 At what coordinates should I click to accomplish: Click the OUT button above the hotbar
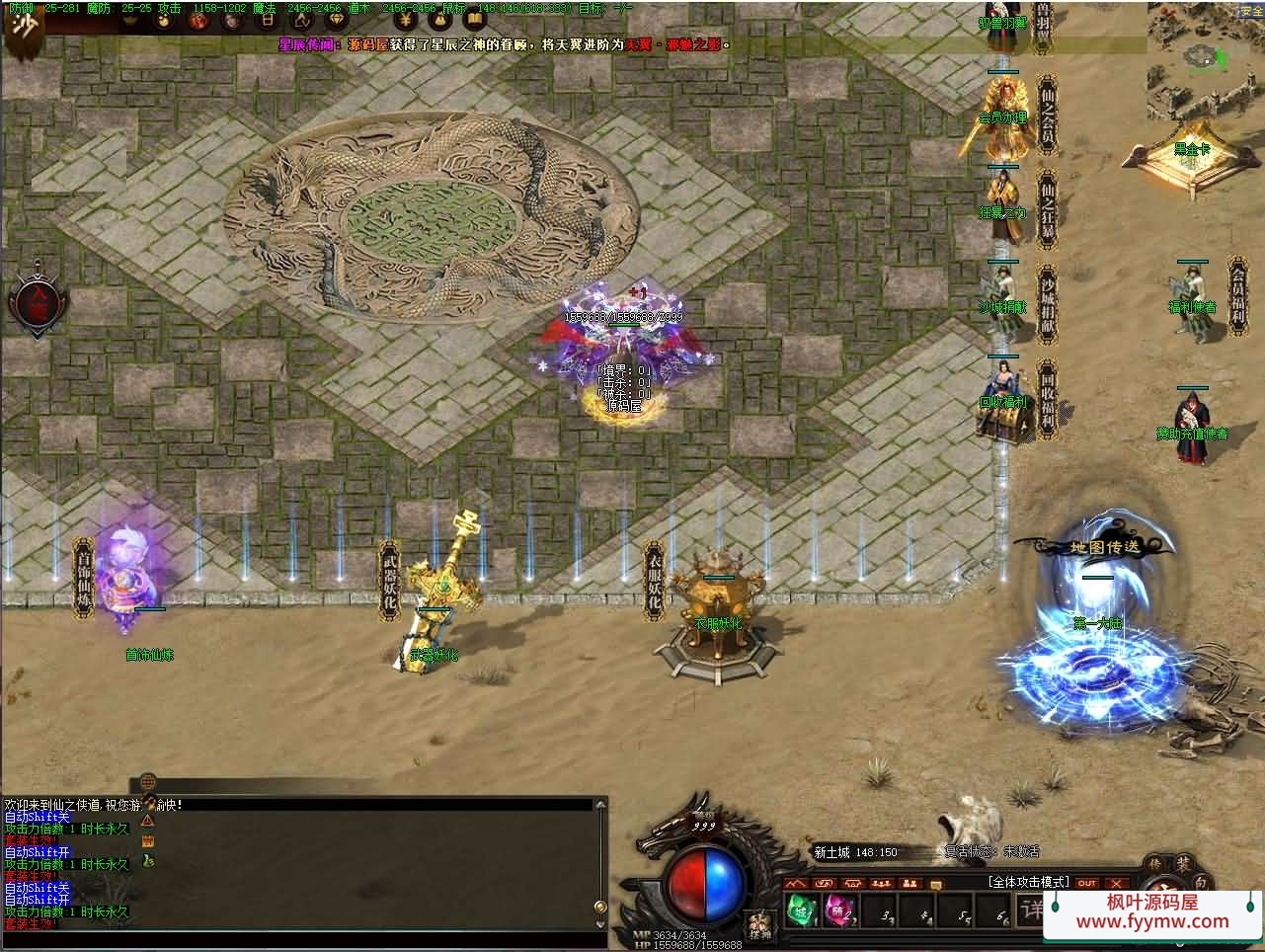pyautogui.click(x=1086, y=883)
